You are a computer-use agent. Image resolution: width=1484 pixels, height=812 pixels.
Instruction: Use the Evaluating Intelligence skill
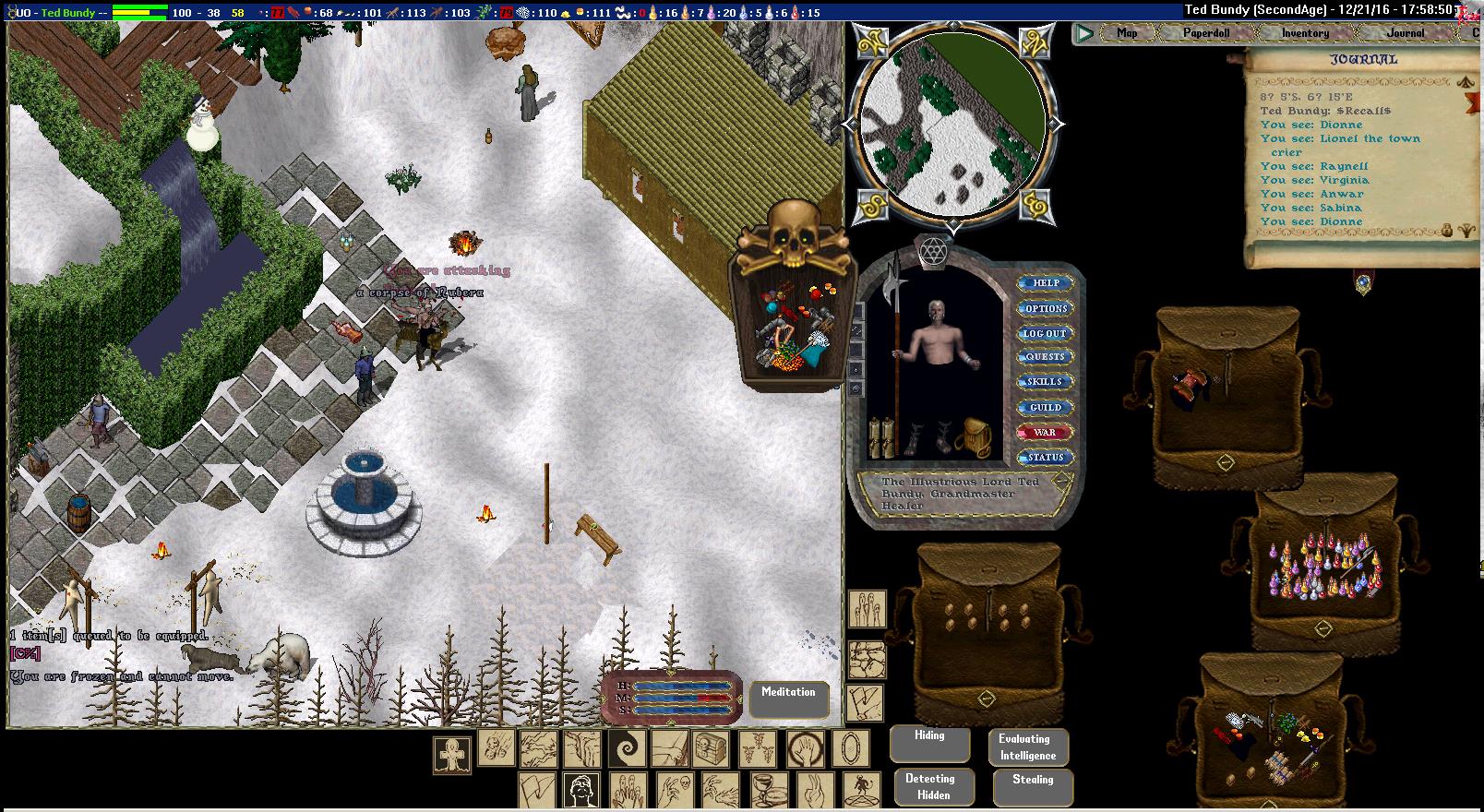[x=1028, y=747]
